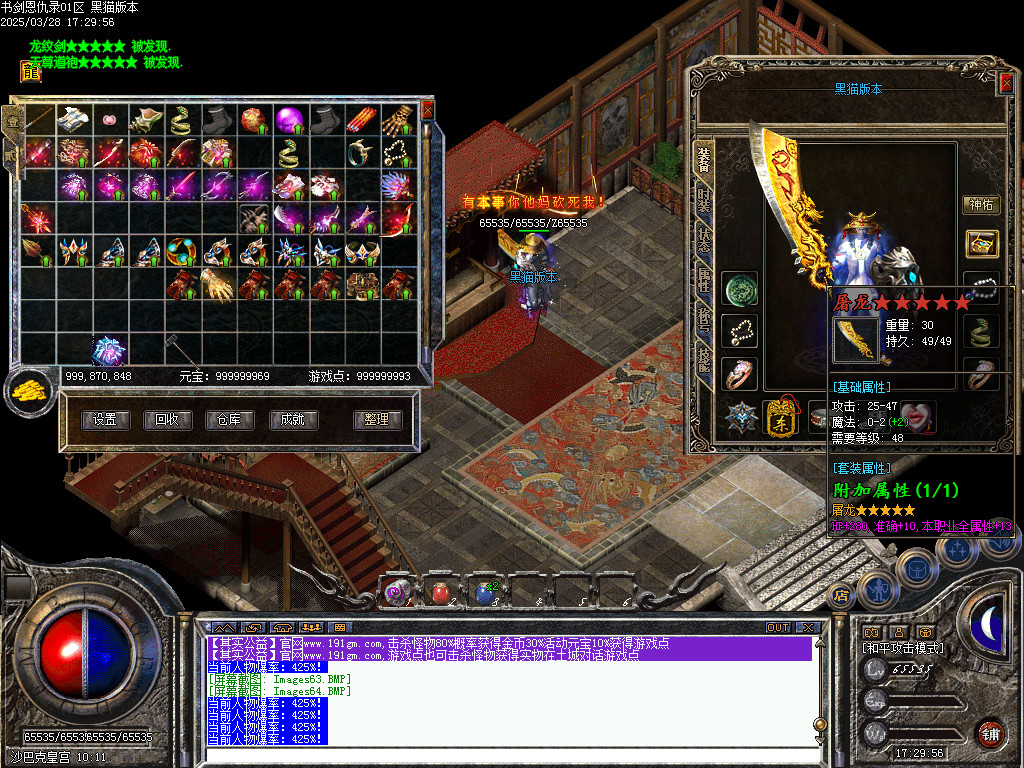Click the 回收 (Recycle) button

(167, 420)
